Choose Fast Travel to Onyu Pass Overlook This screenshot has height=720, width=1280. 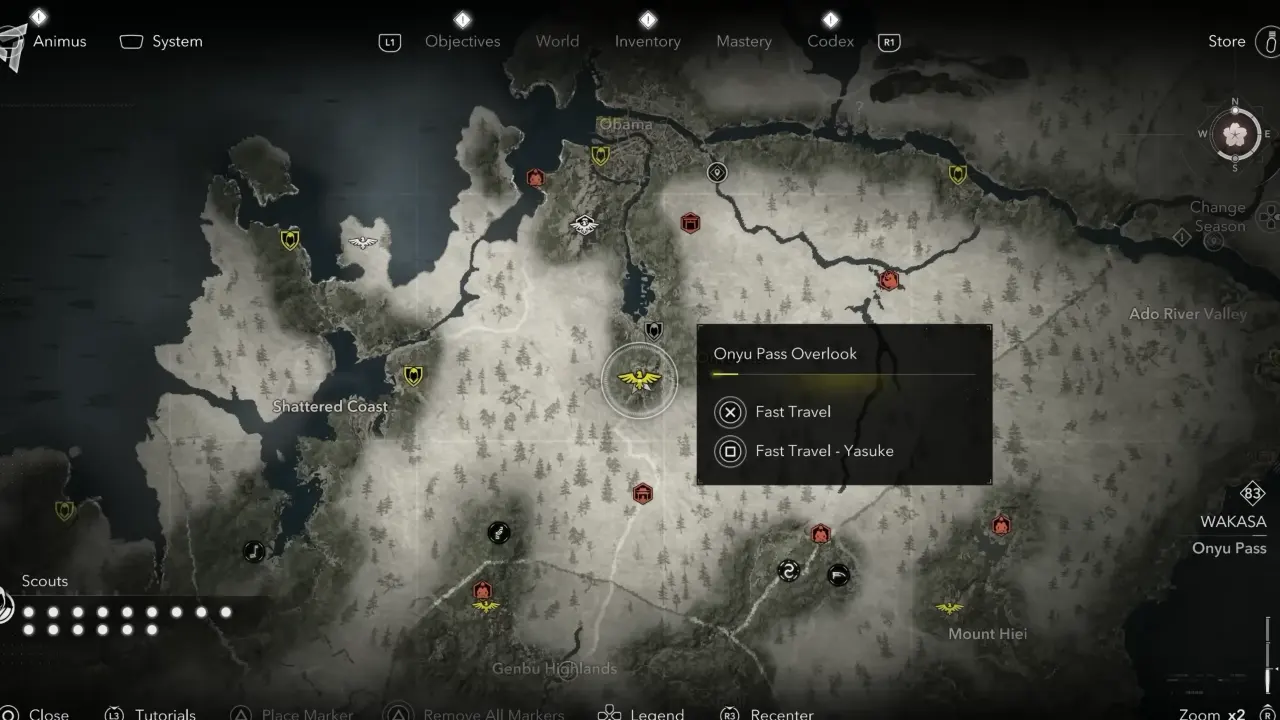tap(792, 412)
